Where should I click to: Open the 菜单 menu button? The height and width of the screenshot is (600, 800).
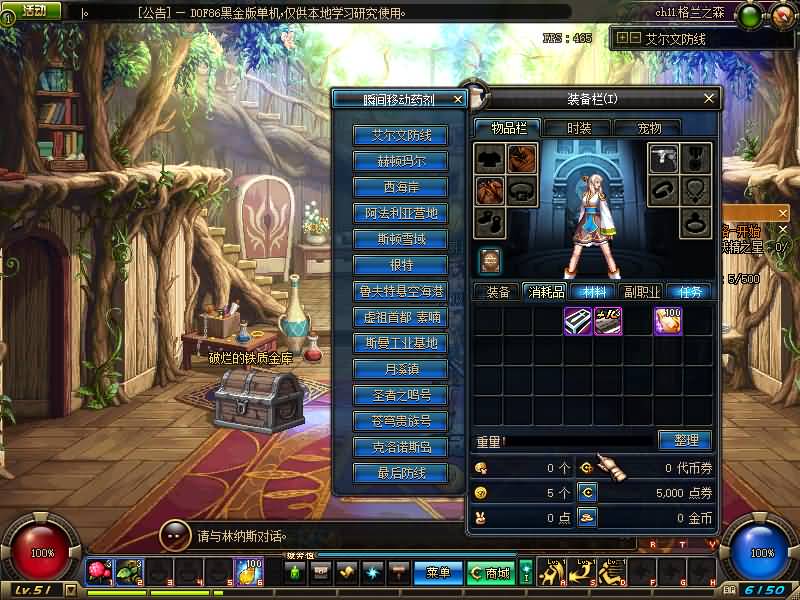click(x=438, y=573)
